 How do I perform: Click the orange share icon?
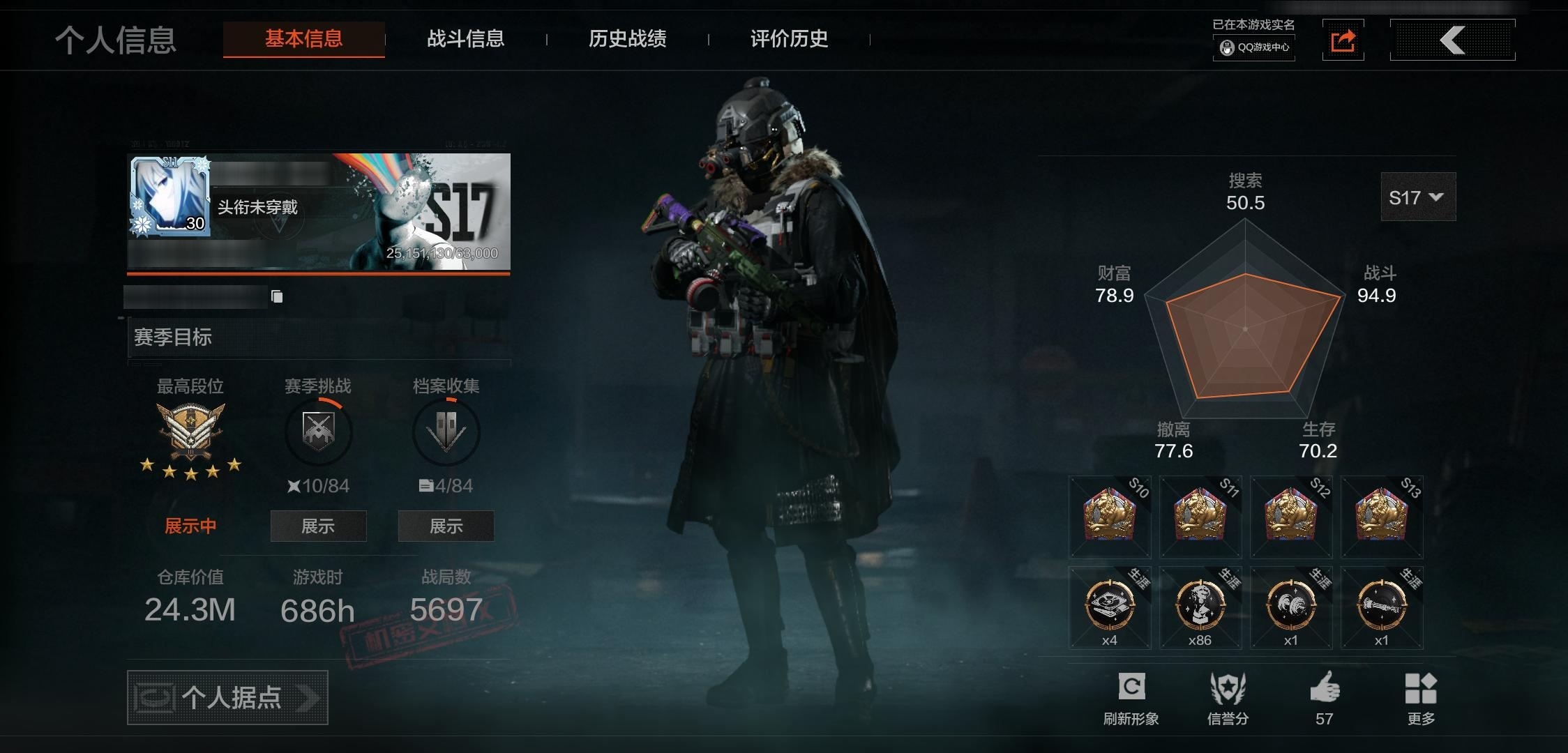[1343, 40]
